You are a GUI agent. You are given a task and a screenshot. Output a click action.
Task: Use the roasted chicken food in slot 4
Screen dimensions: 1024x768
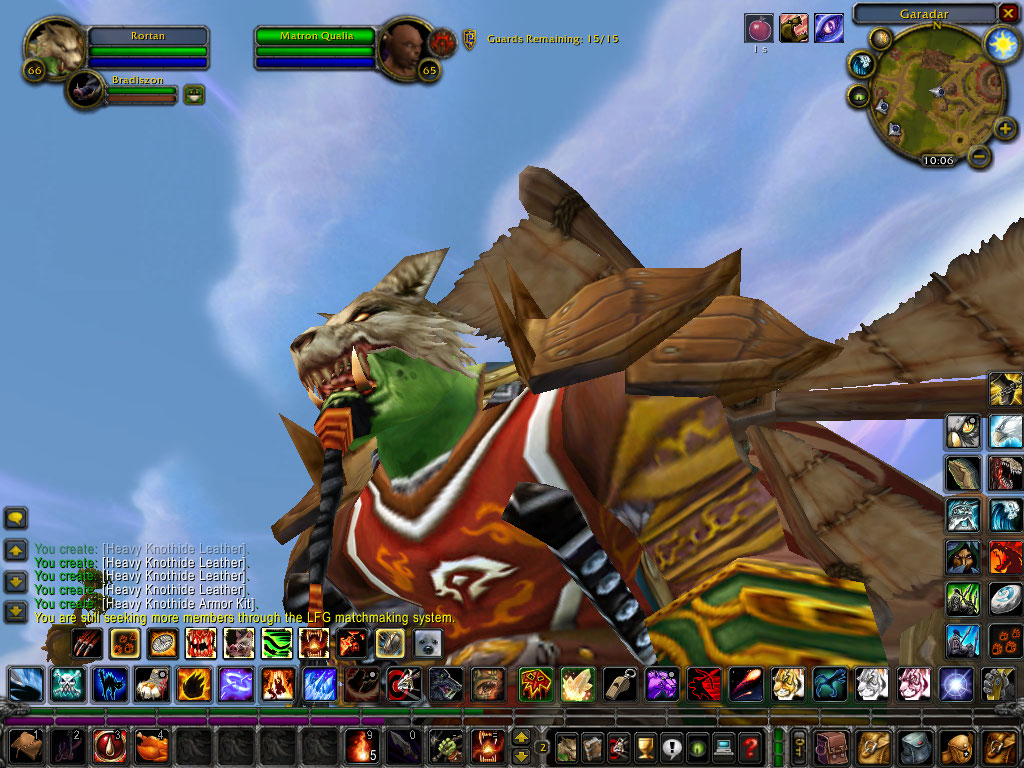point(151,747)
